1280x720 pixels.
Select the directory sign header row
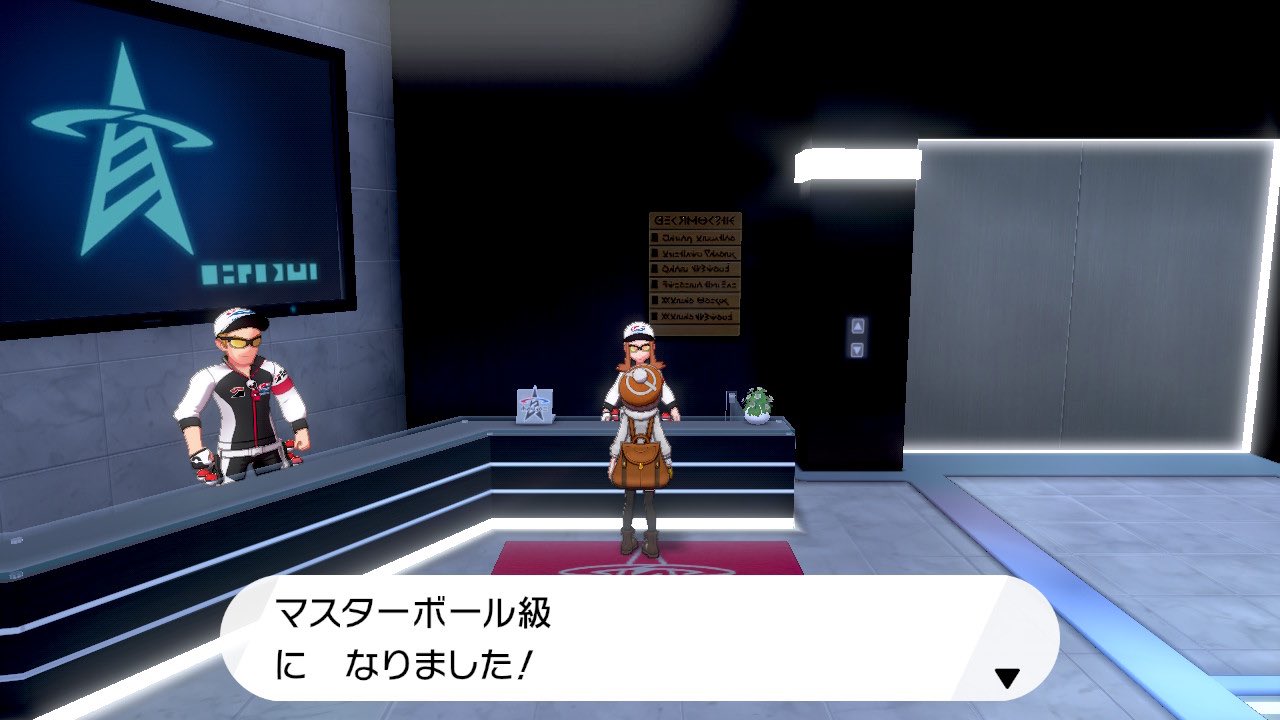click(695, 219)
